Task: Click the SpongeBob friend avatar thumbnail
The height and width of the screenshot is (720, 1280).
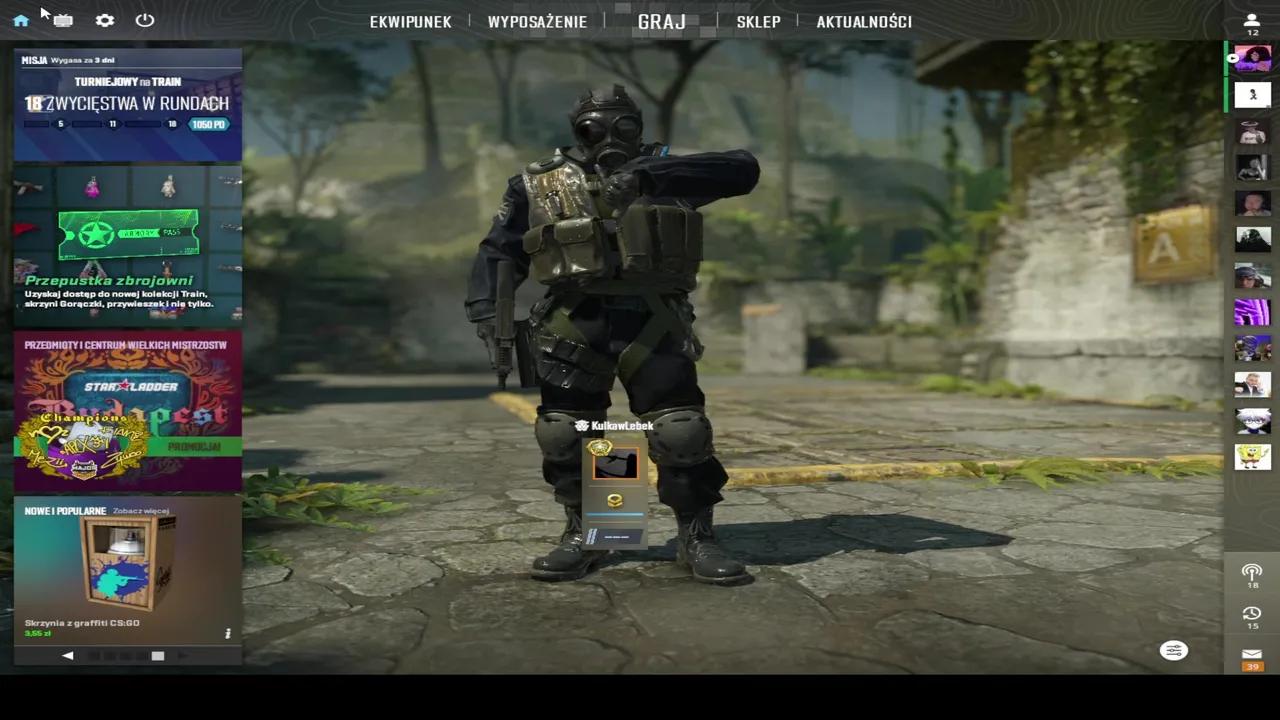Action: click(x=1252, y=457)
